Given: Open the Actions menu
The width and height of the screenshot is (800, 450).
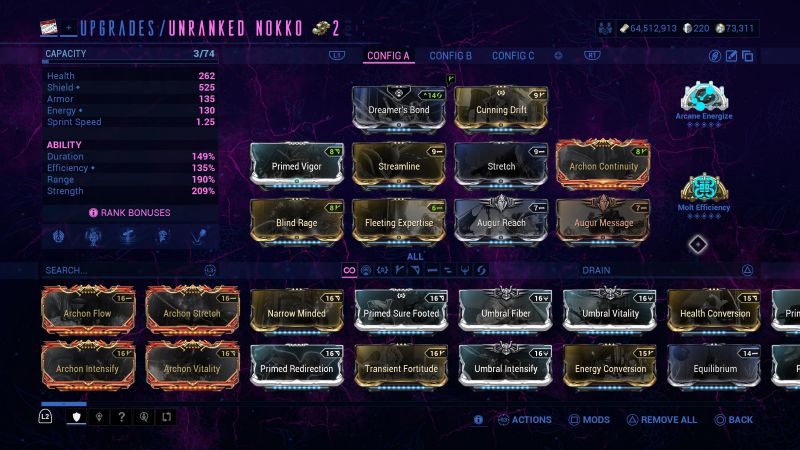Looking at the screenshot, I should (524, 420).
